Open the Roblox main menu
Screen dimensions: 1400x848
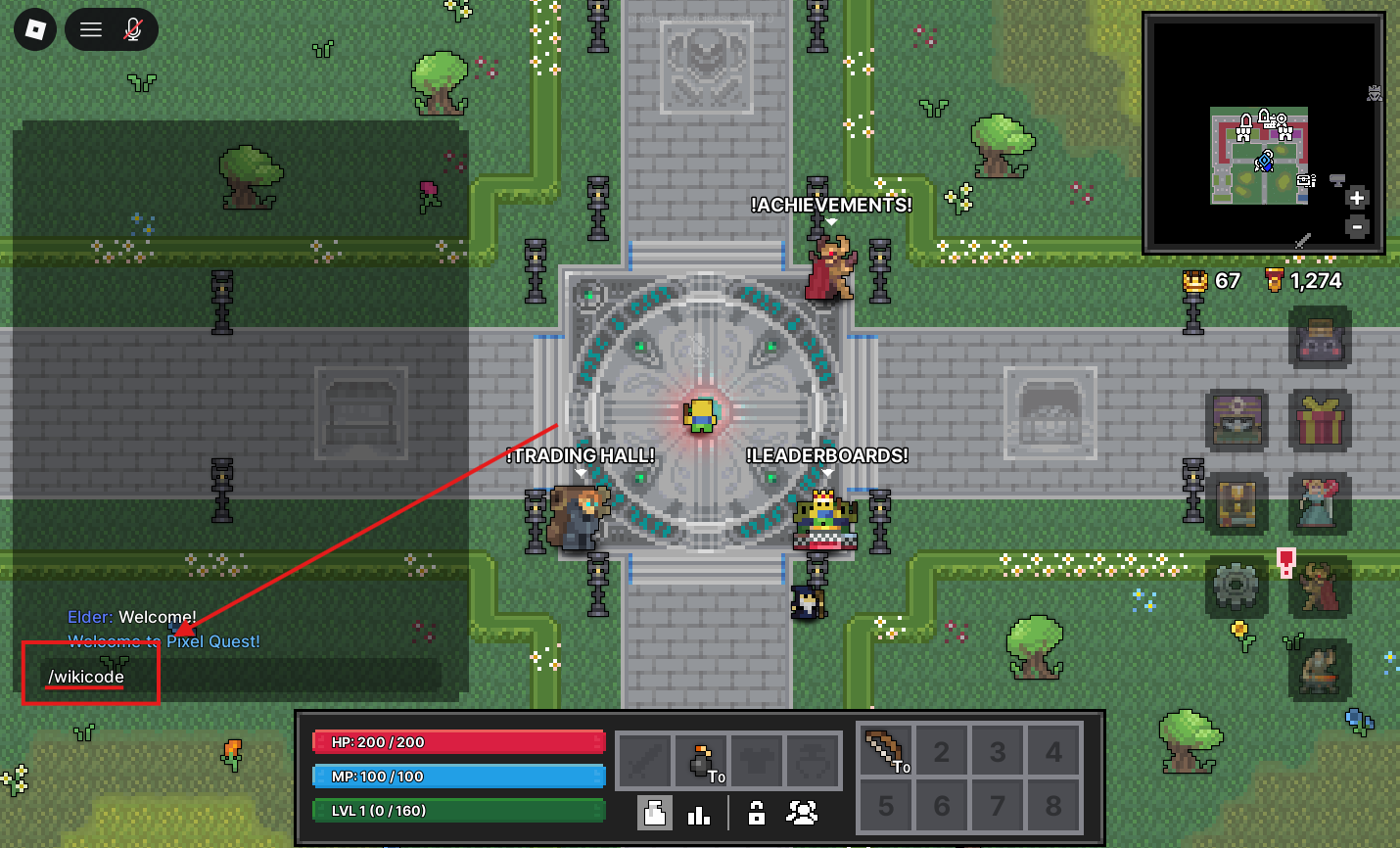coord(35,30)
